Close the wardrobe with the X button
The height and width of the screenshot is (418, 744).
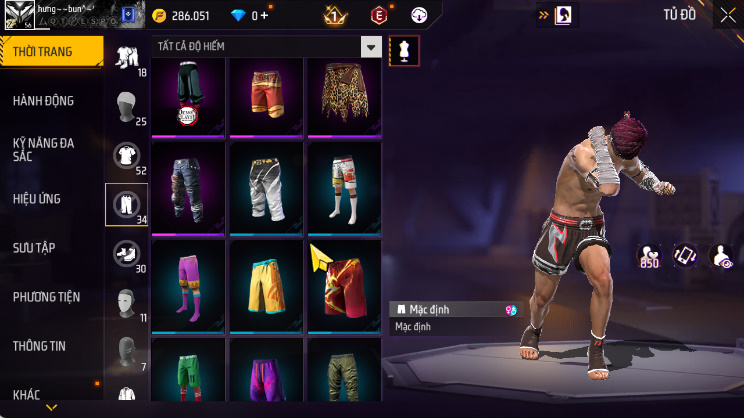click(x=726, y=14)
